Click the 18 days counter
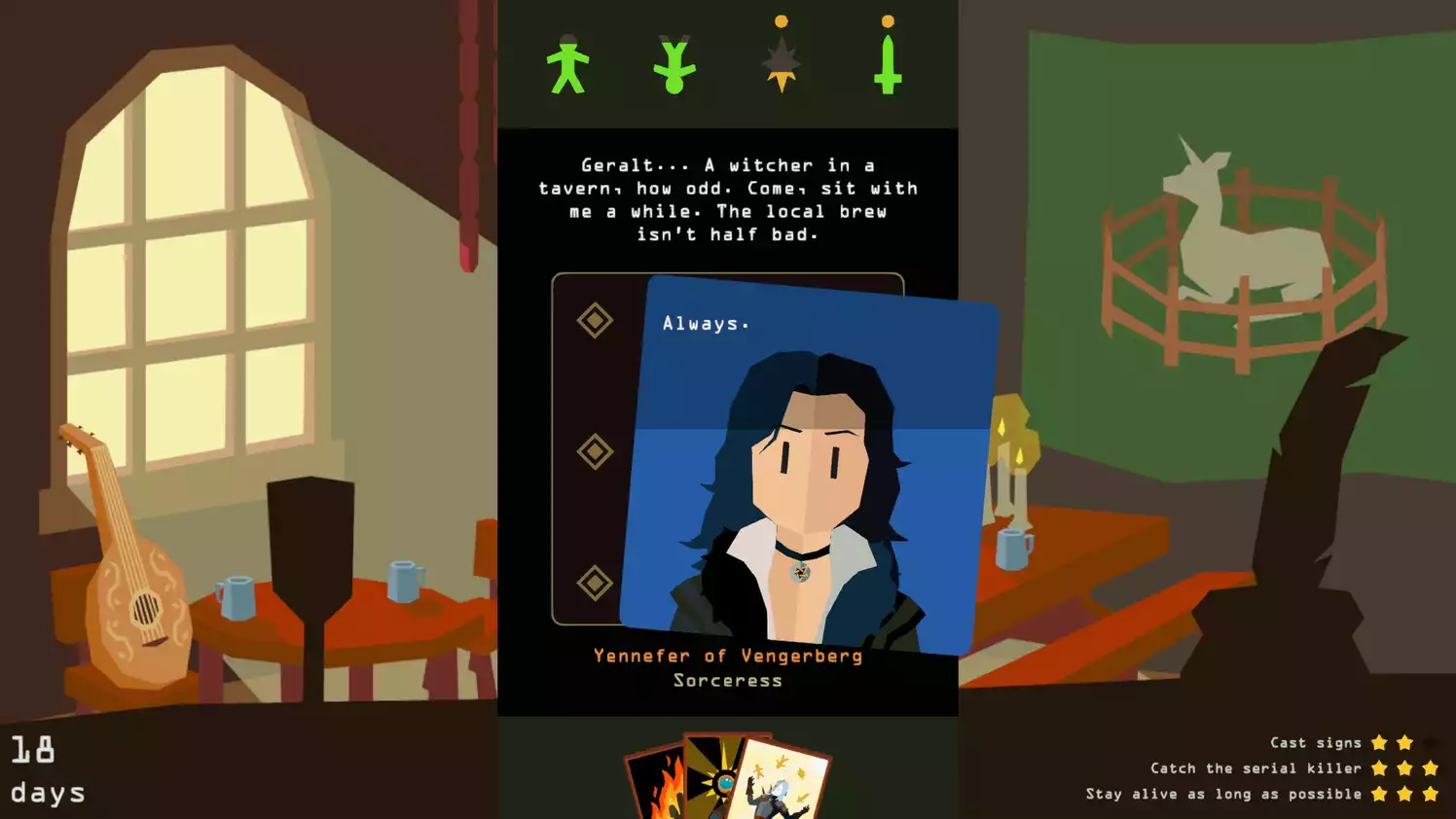This screenshot has height=819, width=1456. (44, 768)
